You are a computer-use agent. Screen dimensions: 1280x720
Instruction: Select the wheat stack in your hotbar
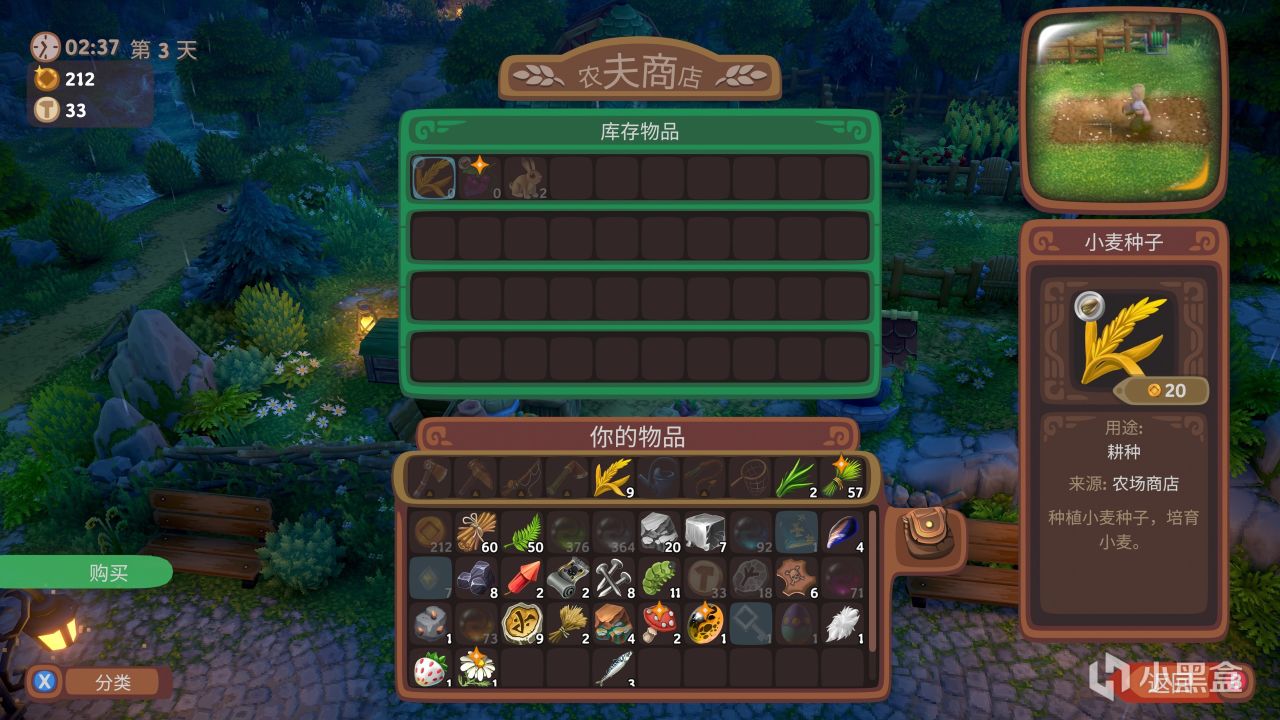609,477
